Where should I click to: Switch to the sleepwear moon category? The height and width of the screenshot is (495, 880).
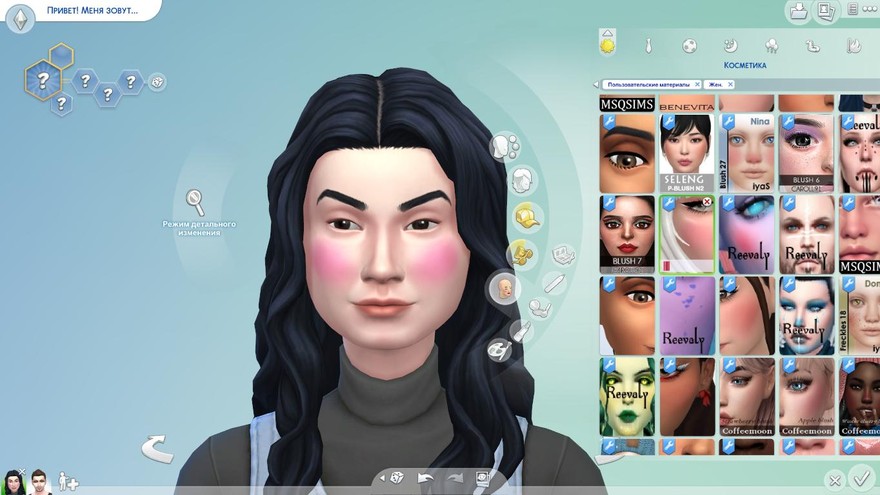pos(730,46)
